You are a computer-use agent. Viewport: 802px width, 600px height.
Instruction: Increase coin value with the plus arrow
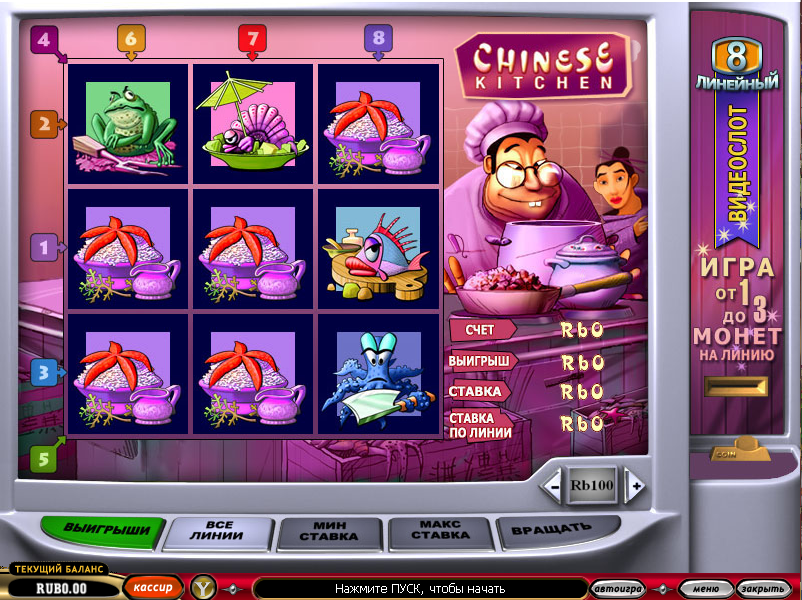[634, 487]
